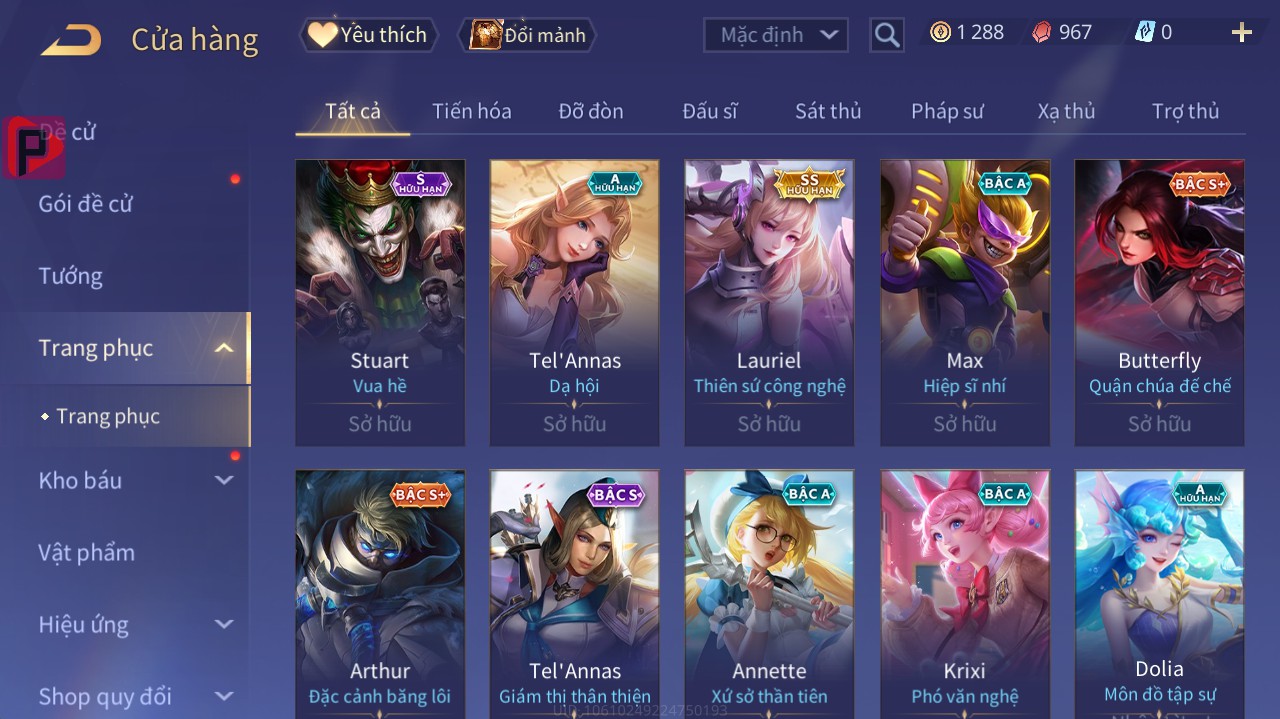1280x719 pixels.
Task: Go to the Vật phẩm section
Action: pos(86,553)
